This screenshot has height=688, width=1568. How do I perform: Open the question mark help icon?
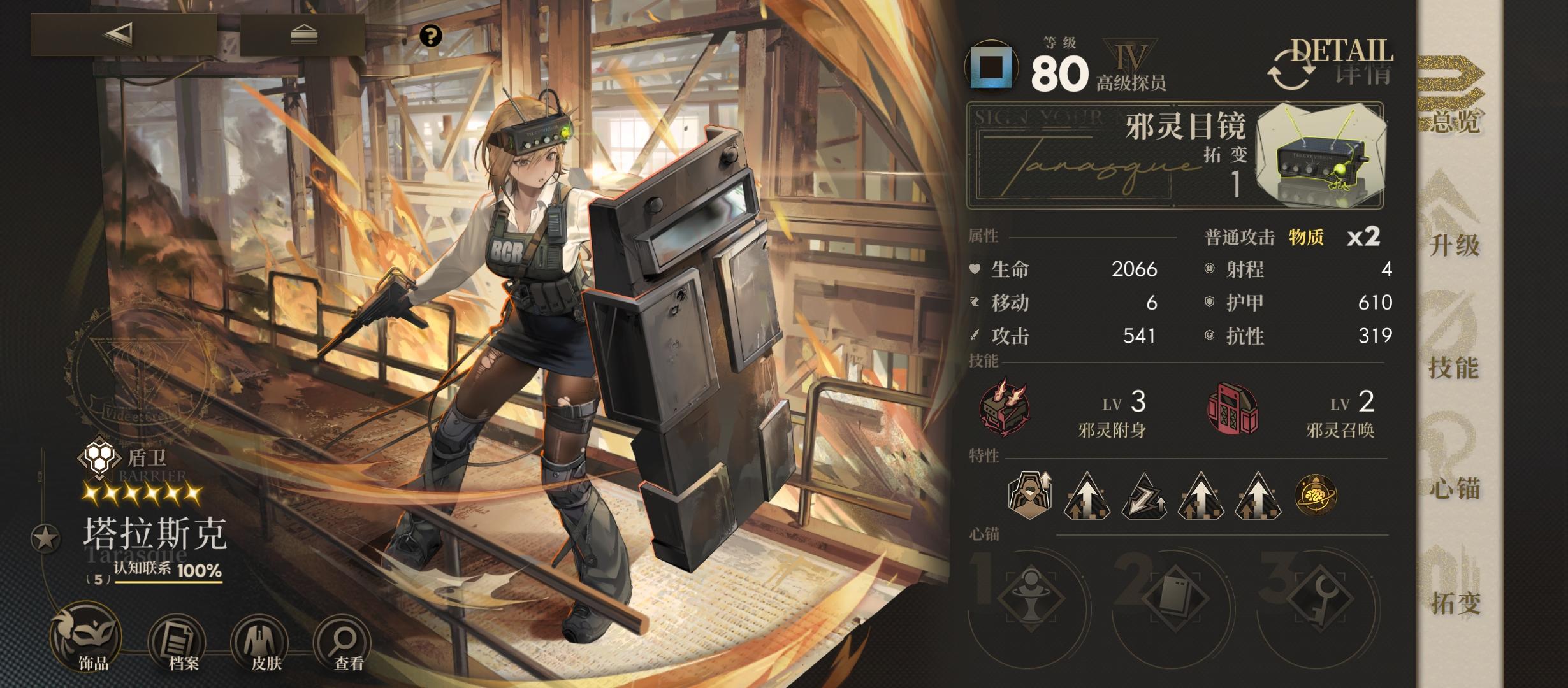pos(431,36)
